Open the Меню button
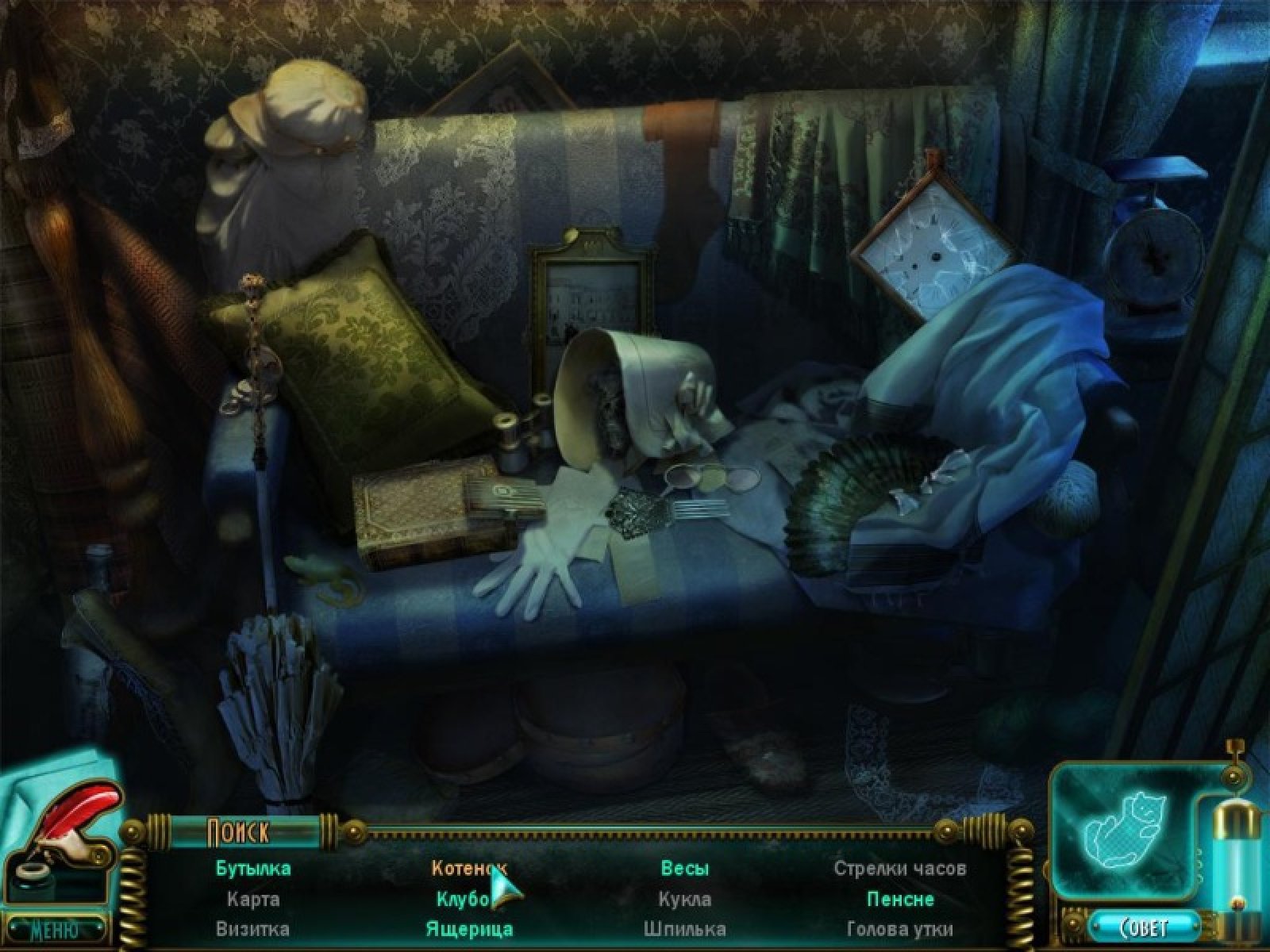The height and width of the screenshot is (952, 1270). click(54, 928)
